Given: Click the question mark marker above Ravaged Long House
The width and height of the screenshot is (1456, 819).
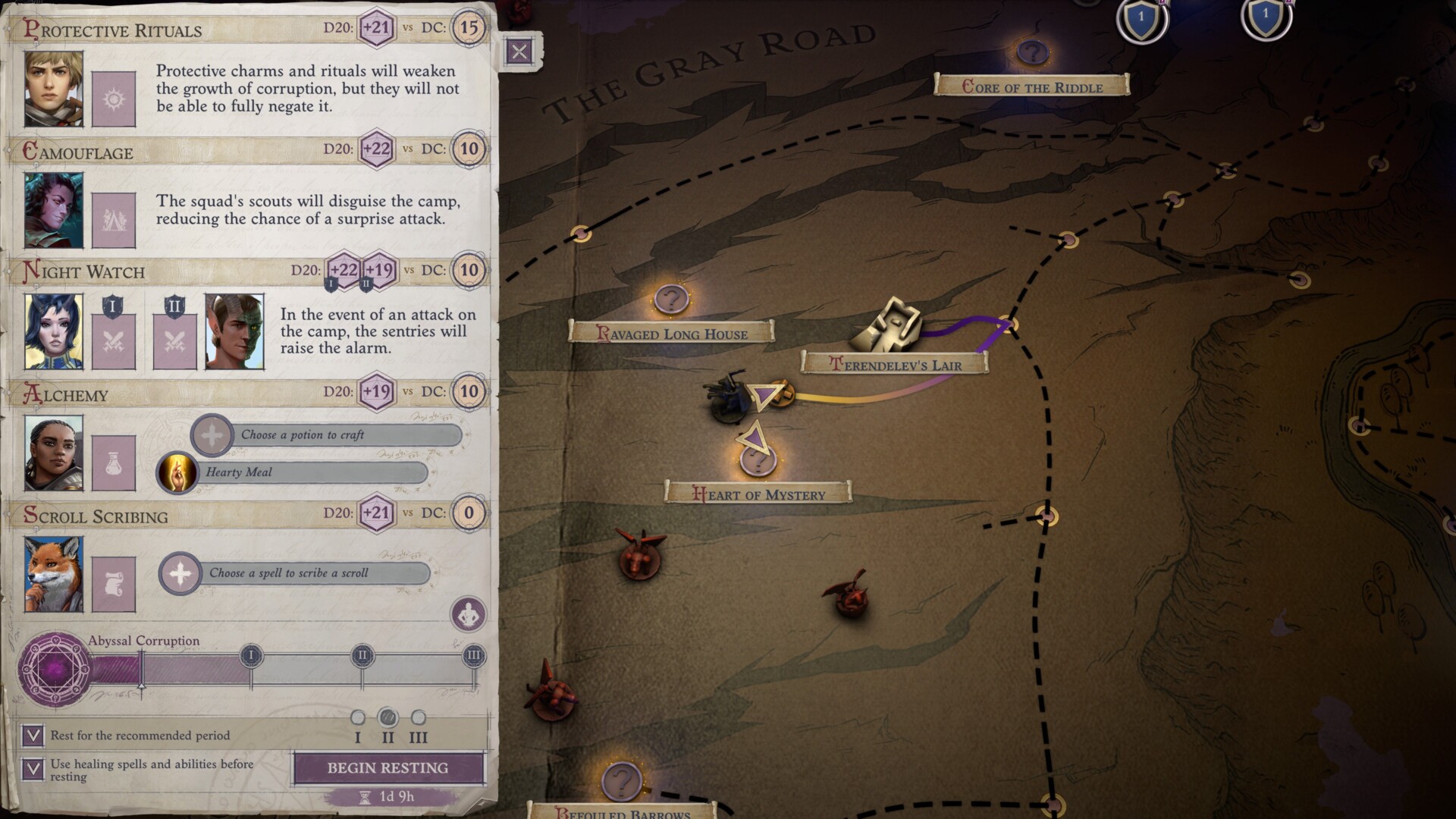Looking at the screenshot, I should (672, 298).
